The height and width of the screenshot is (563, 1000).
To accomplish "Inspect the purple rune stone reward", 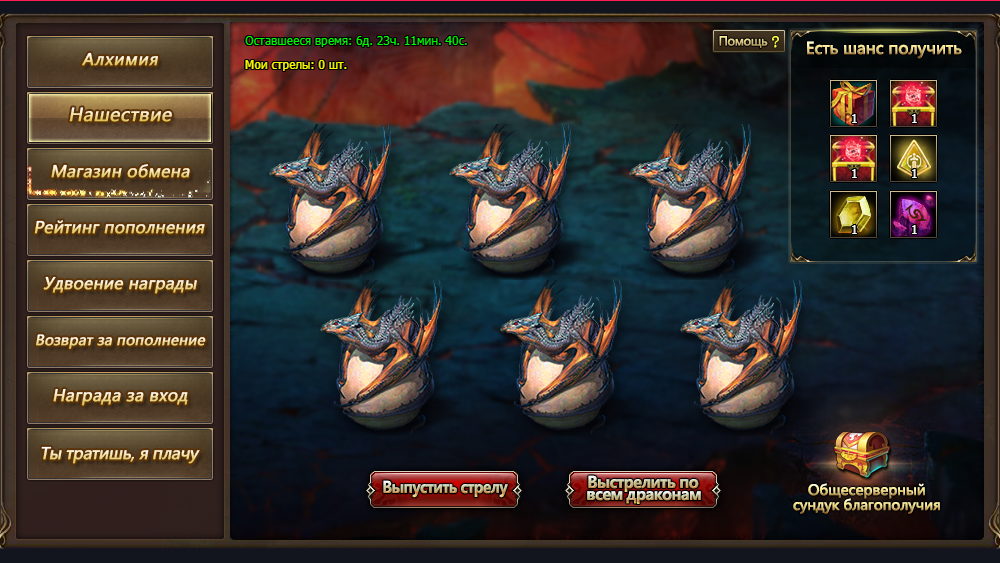I will coord(913,214).
